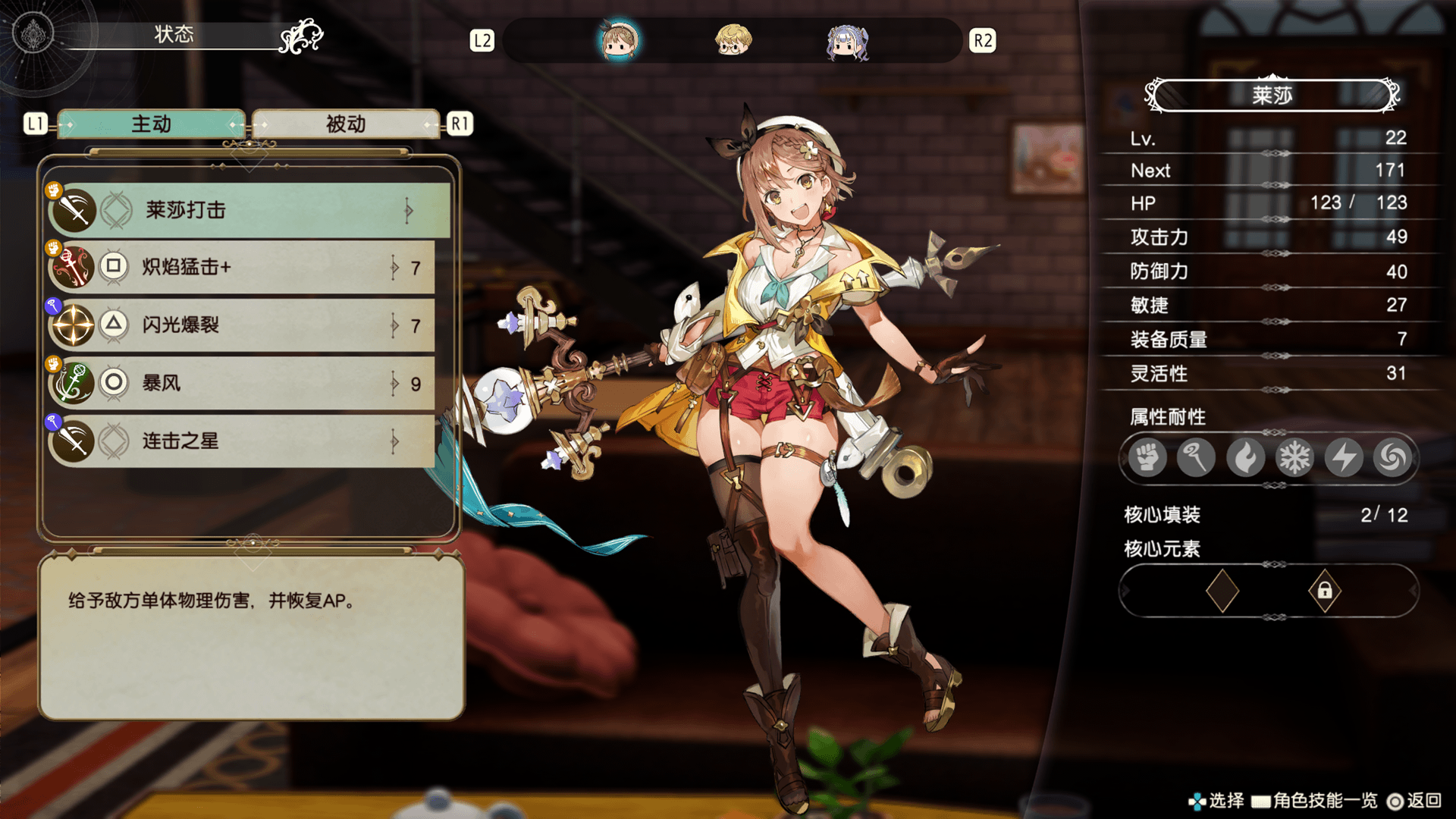The image size is (1456, 819).
Task: Select the 暴风 skill row
Action: [243, 383]
